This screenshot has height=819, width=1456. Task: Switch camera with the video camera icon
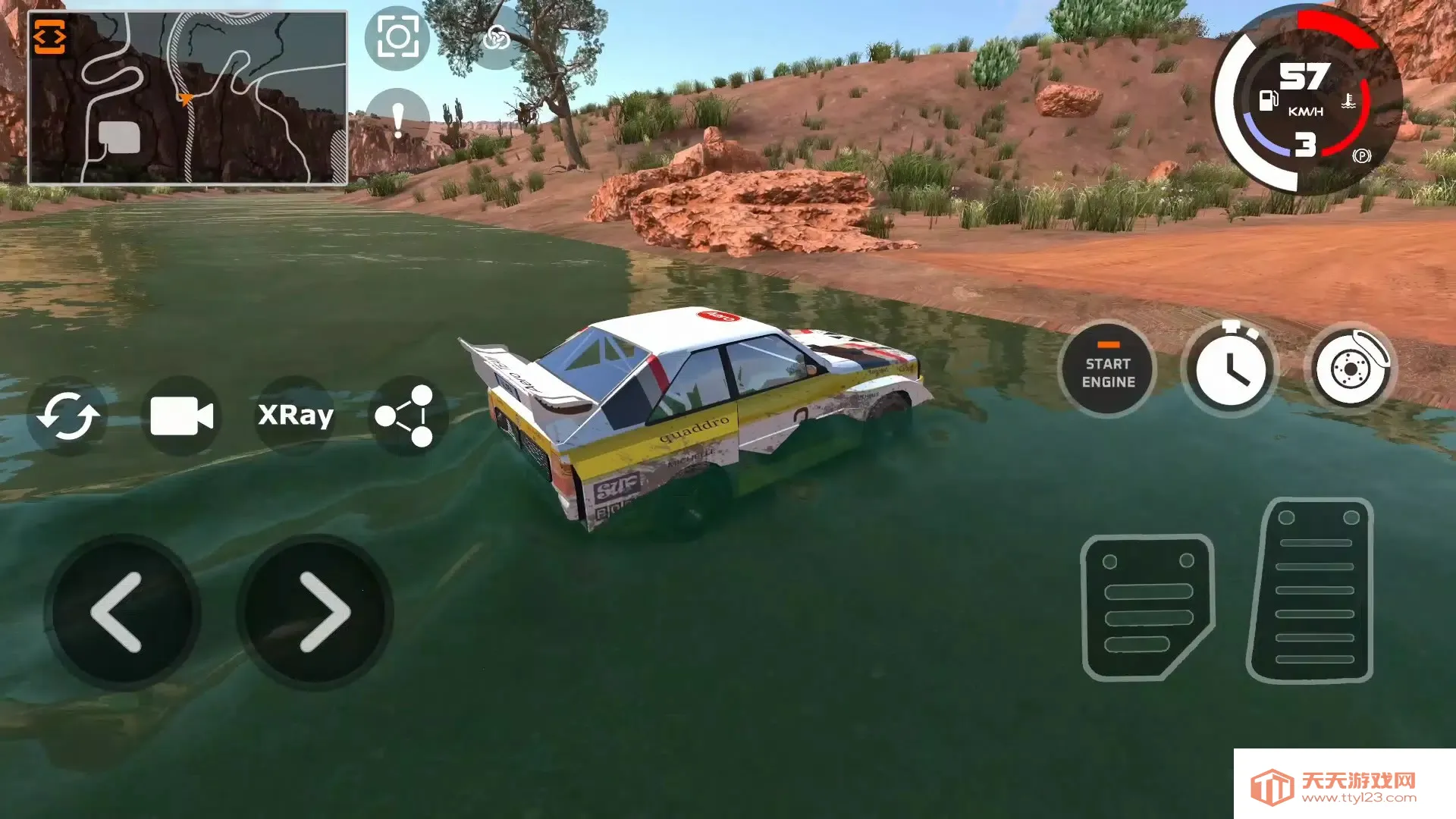tap(181, 416)
